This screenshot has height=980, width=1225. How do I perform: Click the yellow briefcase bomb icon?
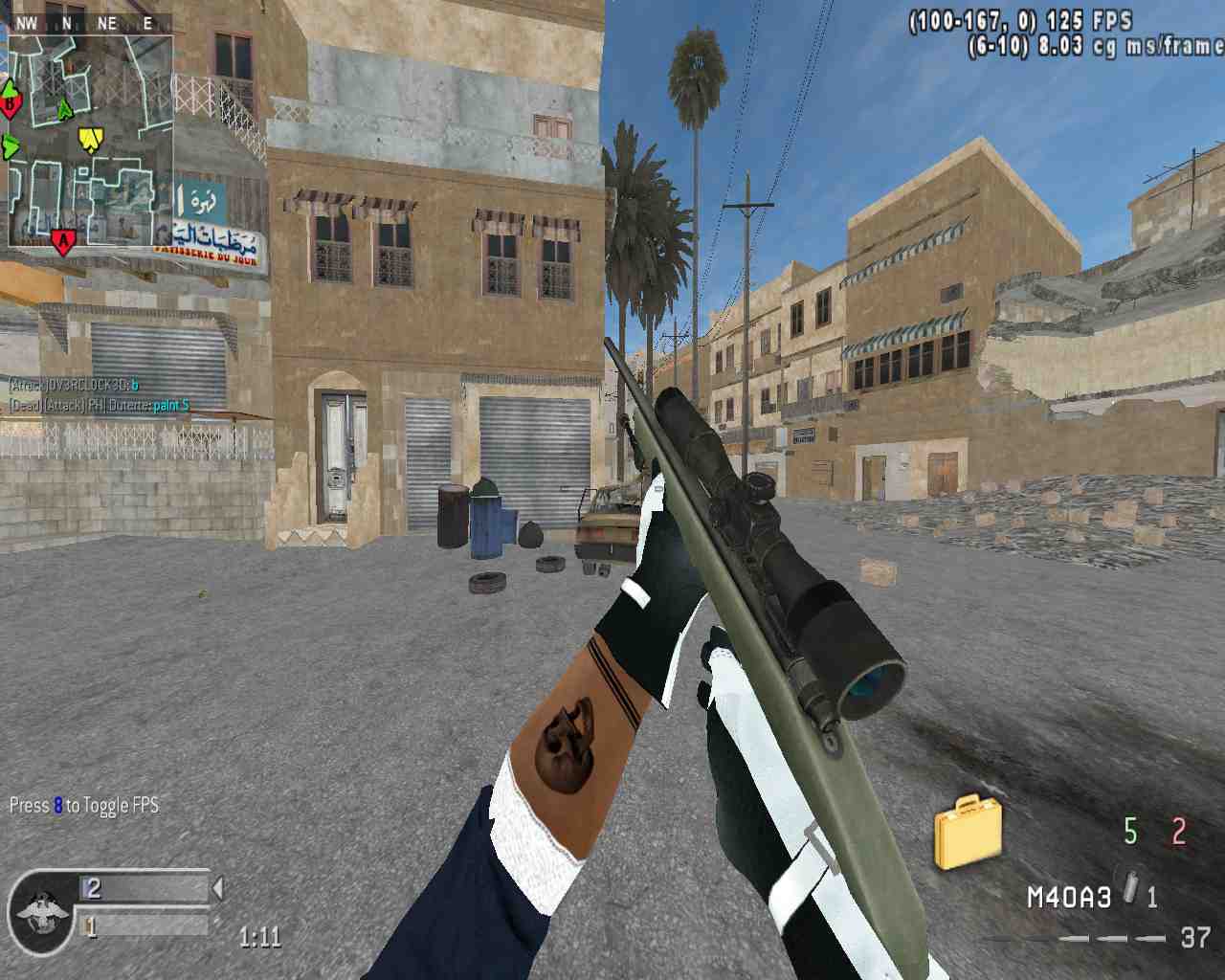[968, 832]
